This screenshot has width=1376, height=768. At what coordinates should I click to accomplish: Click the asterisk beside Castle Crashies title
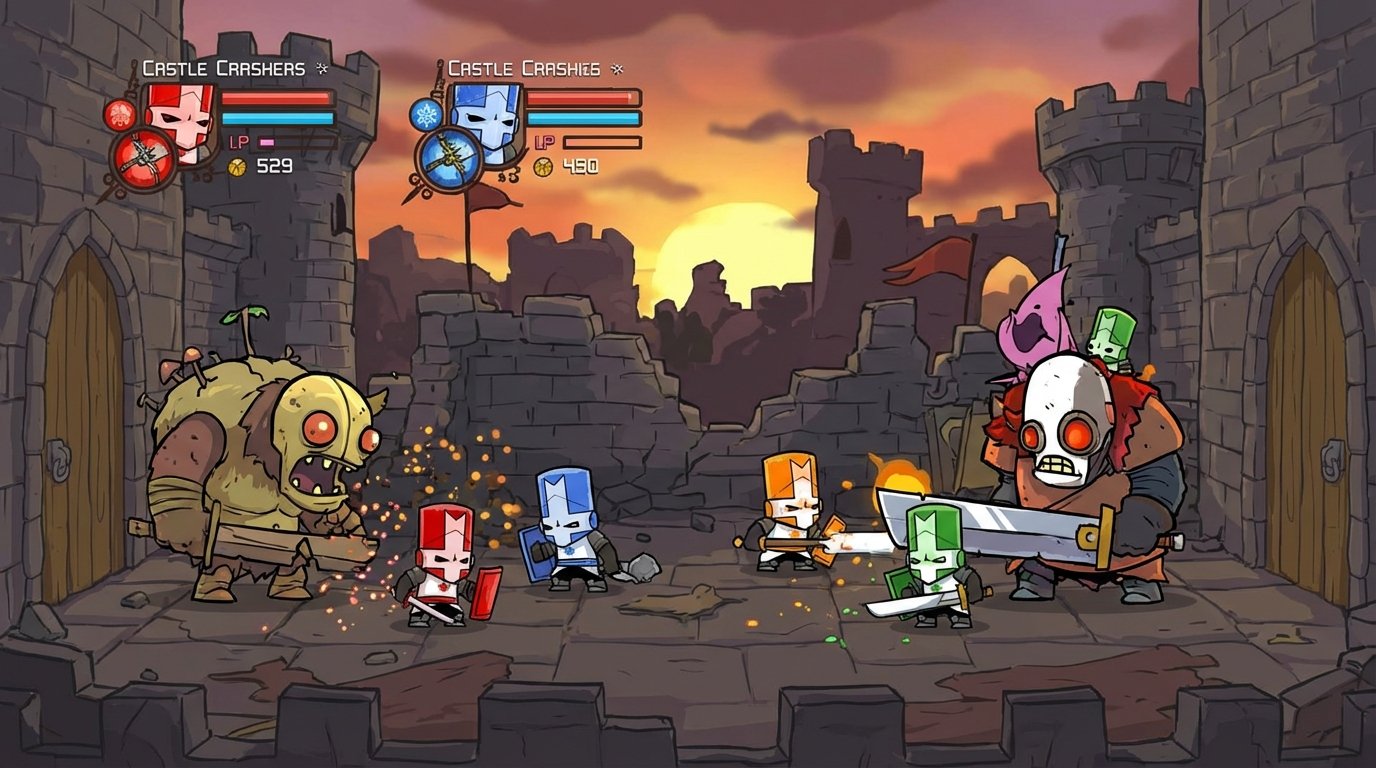click(x=617, y=68)
